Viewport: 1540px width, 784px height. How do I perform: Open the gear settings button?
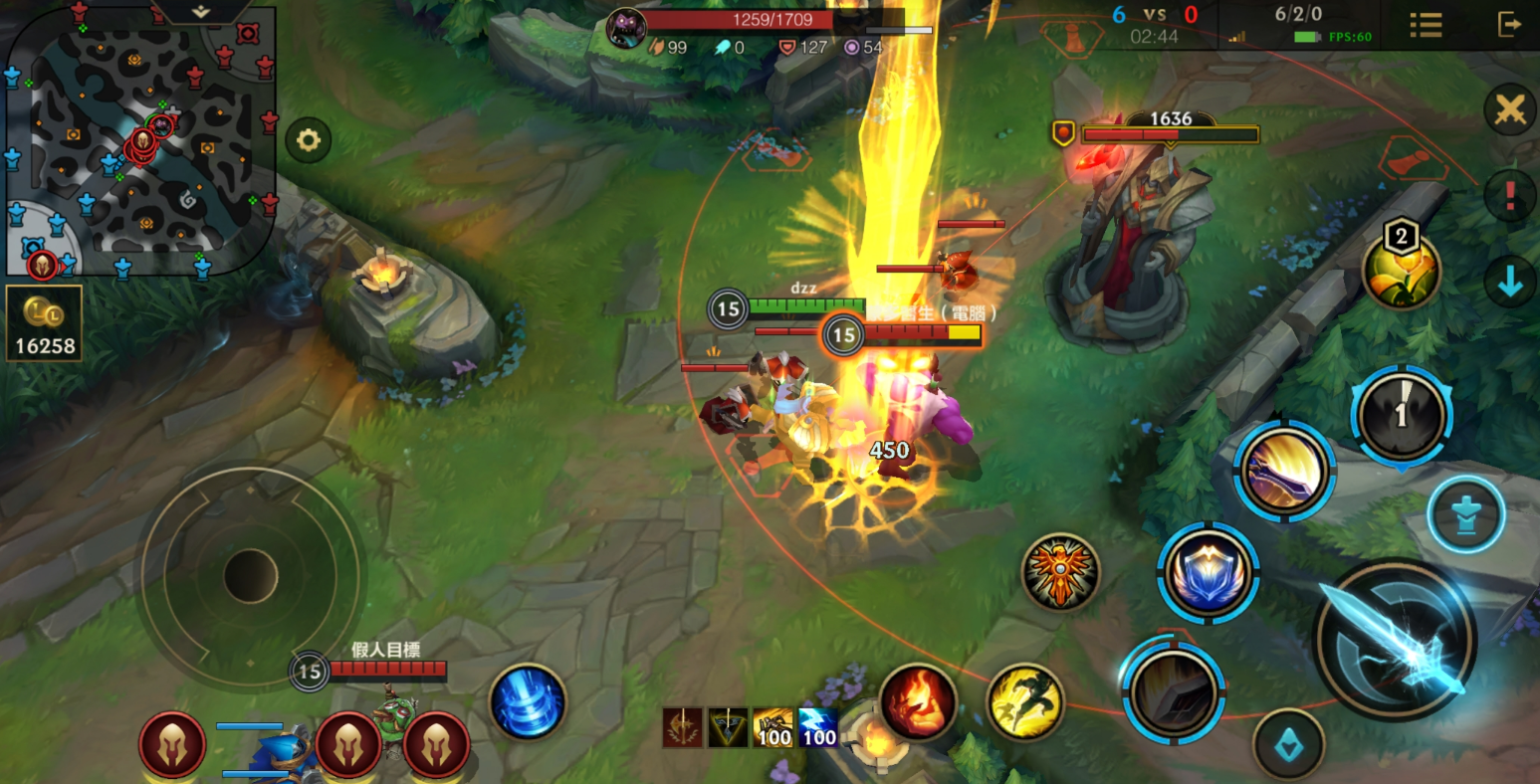[x=309, y=140]
